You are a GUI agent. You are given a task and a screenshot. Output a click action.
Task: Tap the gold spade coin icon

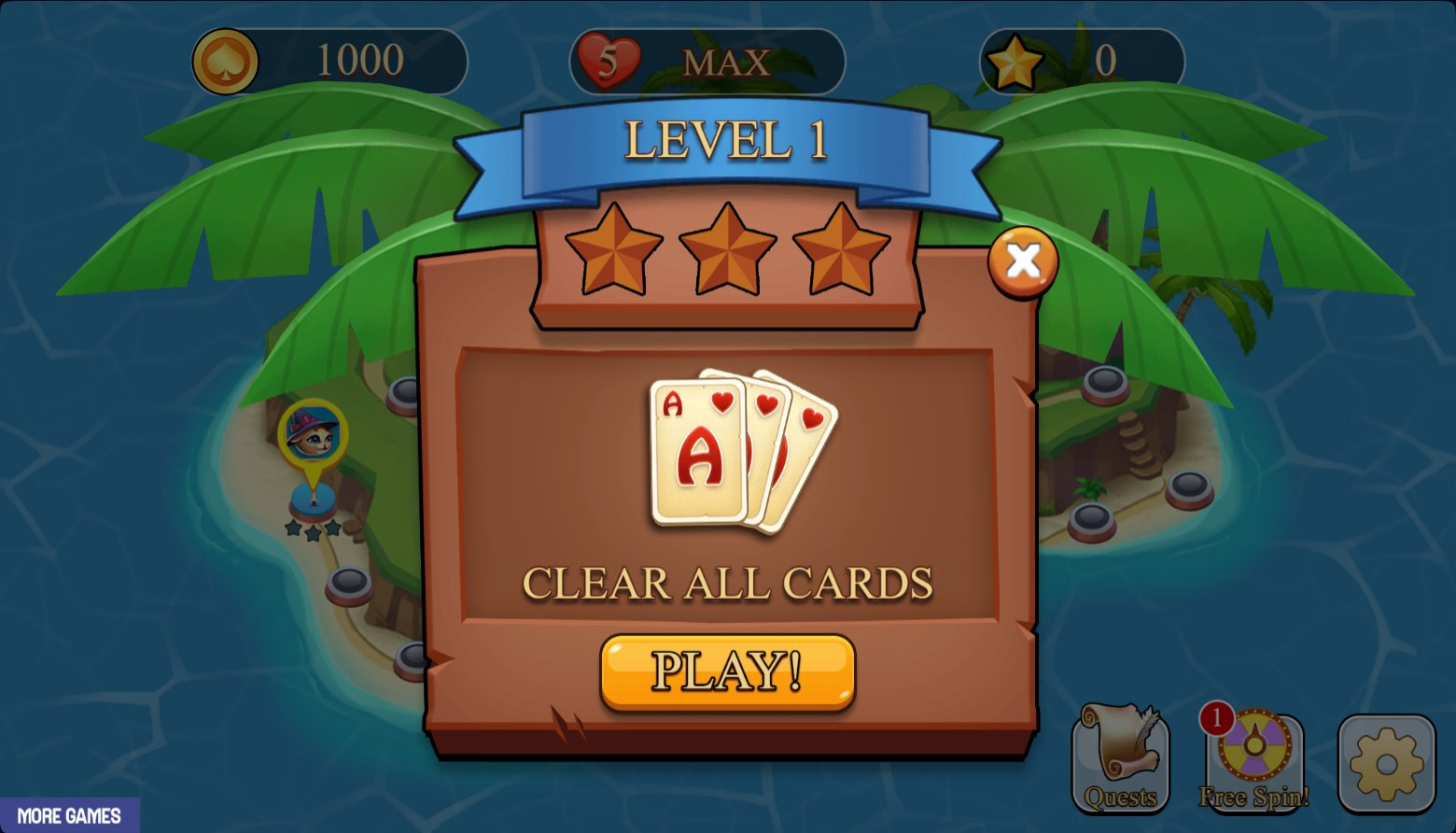click(x=225, y=62)
